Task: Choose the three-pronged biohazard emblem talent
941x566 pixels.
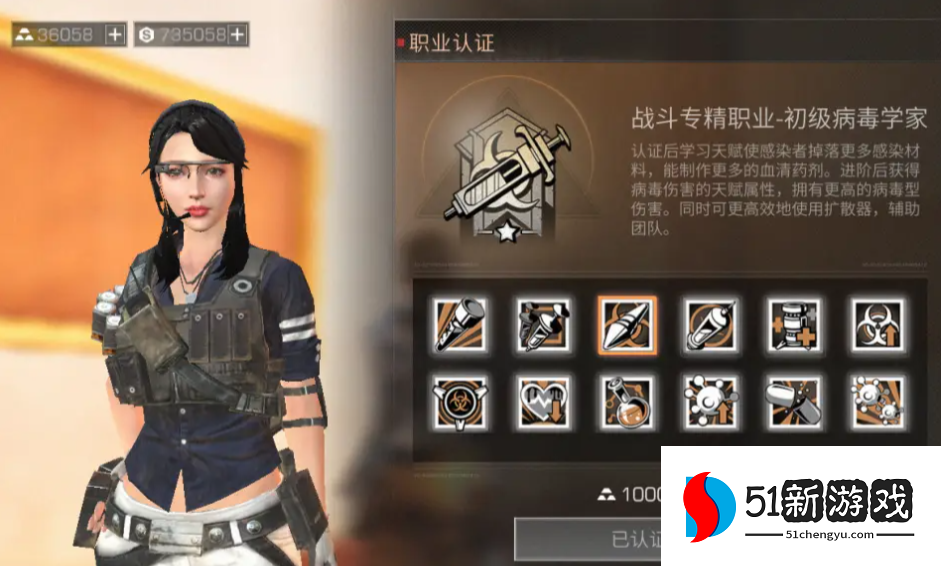Action: point(460,402)
